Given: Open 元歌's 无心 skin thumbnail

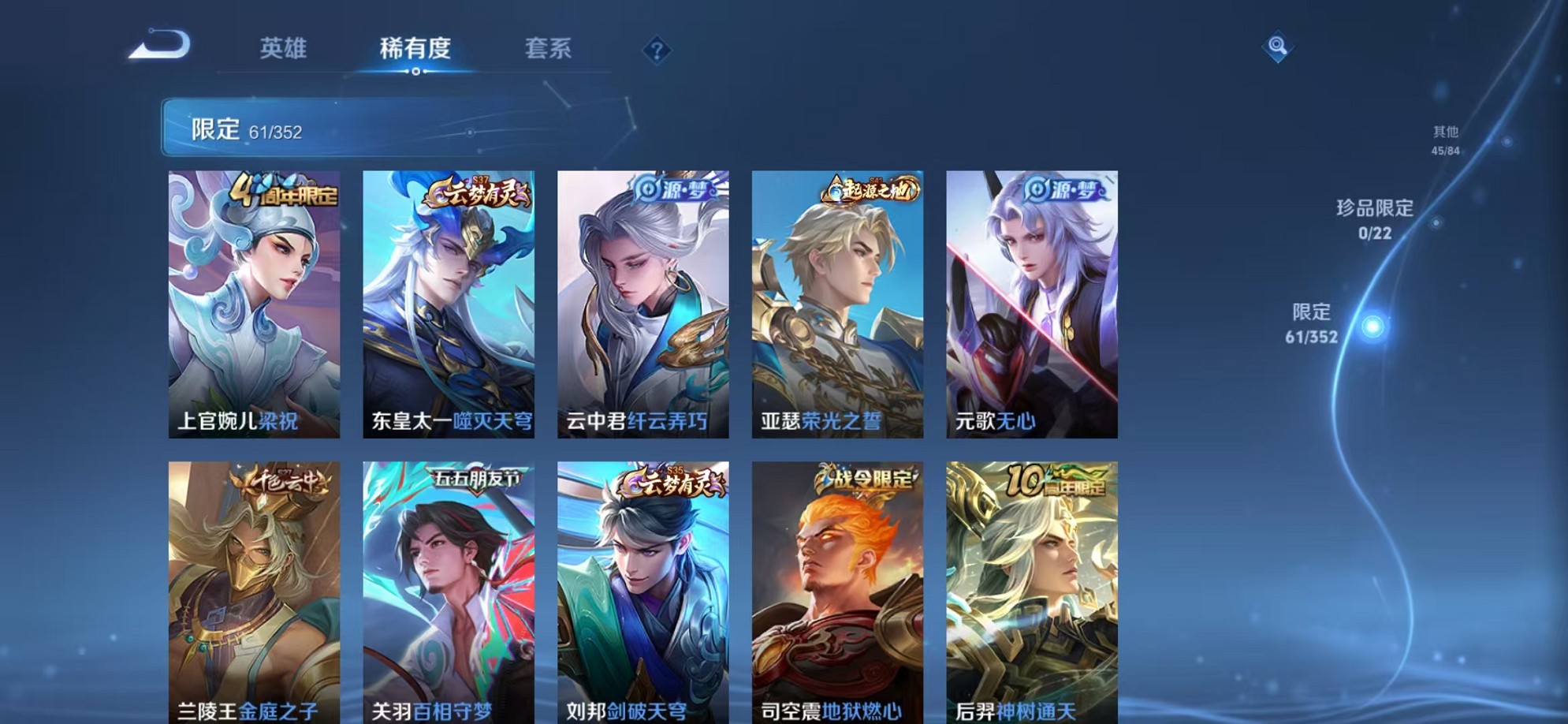Looking at the screenshot, I should (x=1030, y=304).
